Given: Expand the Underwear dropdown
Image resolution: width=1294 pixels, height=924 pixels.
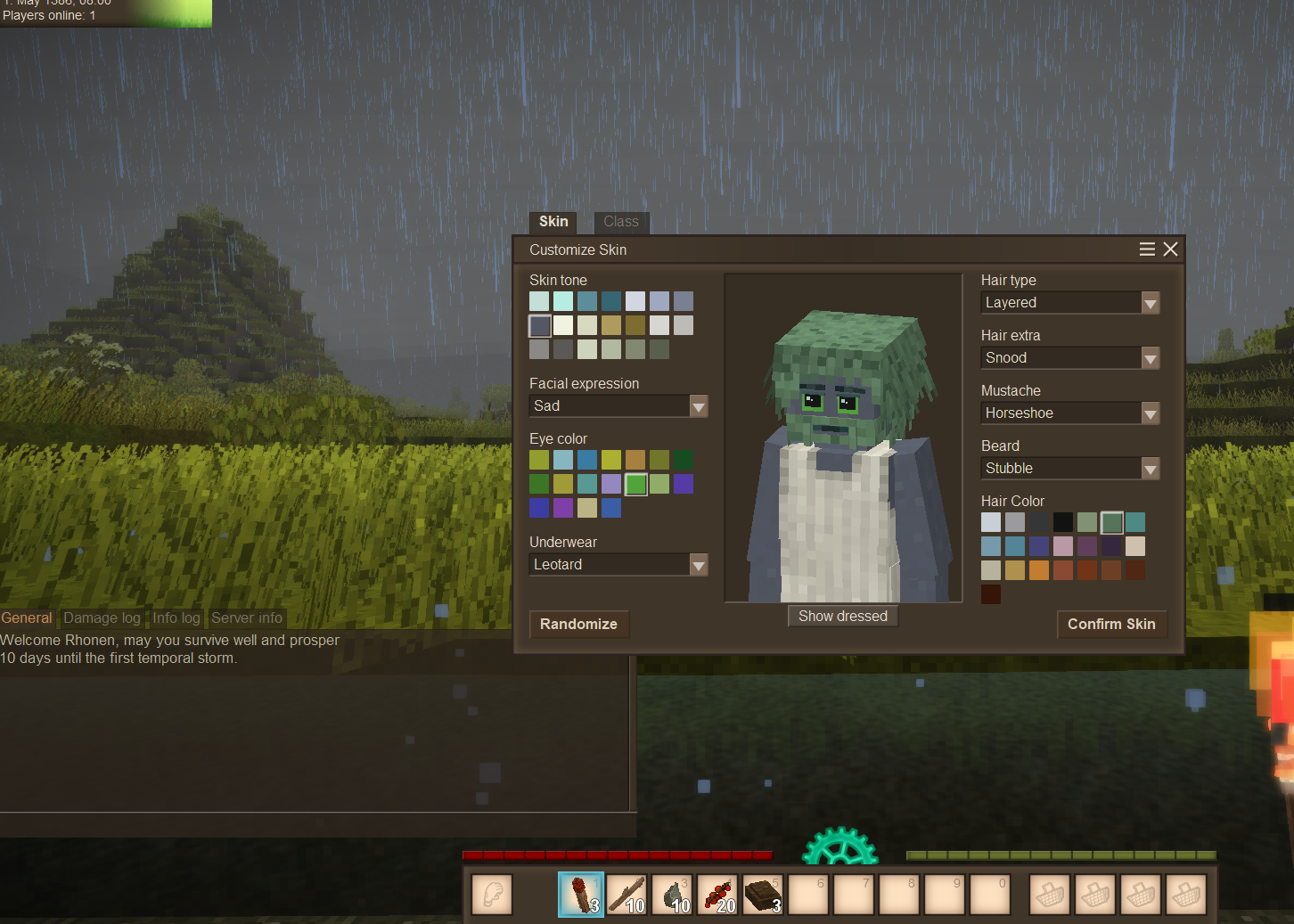Looking at the screenshot, I should click(x=699, y=565).
